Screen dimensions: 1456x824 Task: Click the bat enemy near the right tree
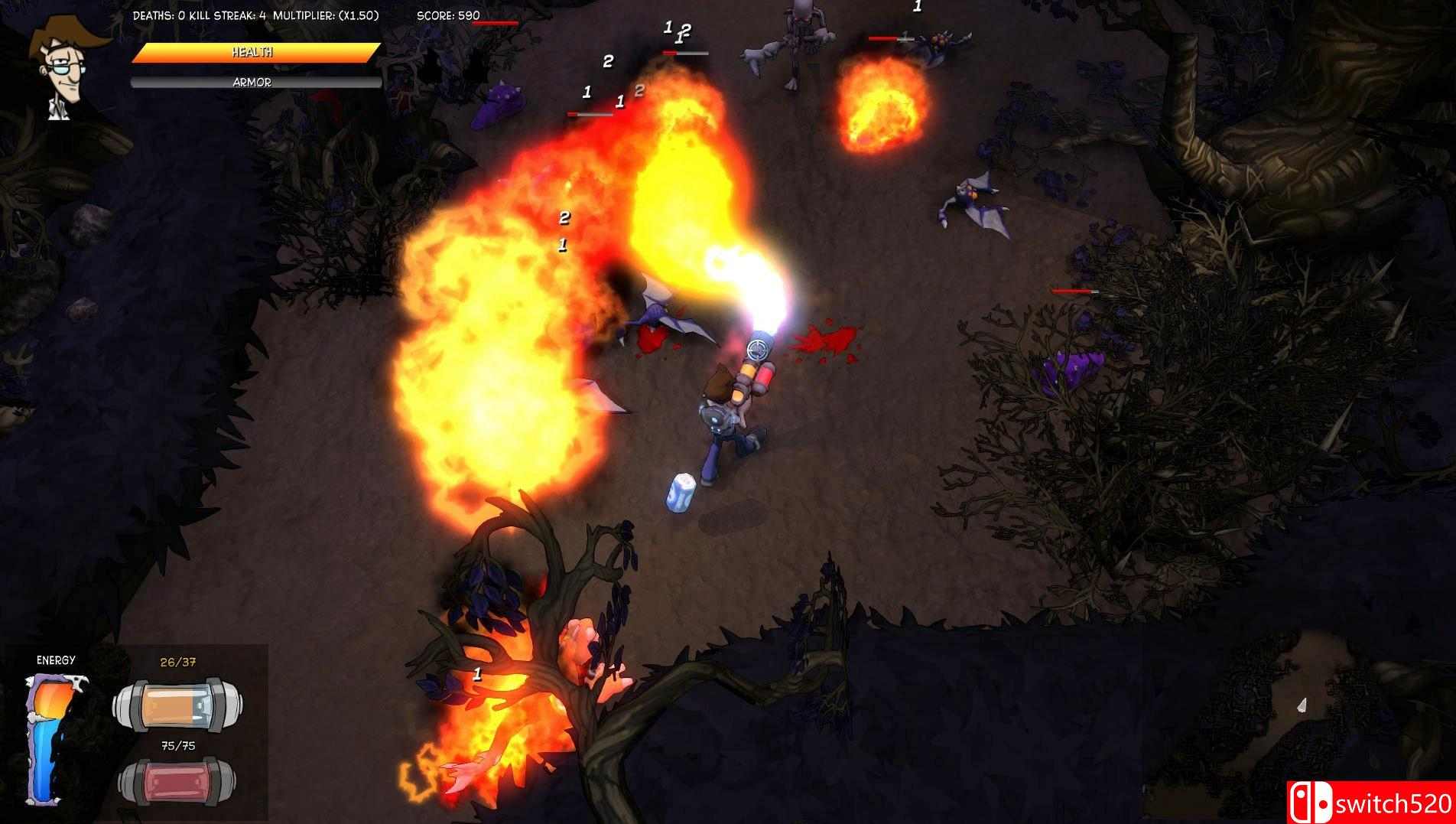tap(970, 197)
